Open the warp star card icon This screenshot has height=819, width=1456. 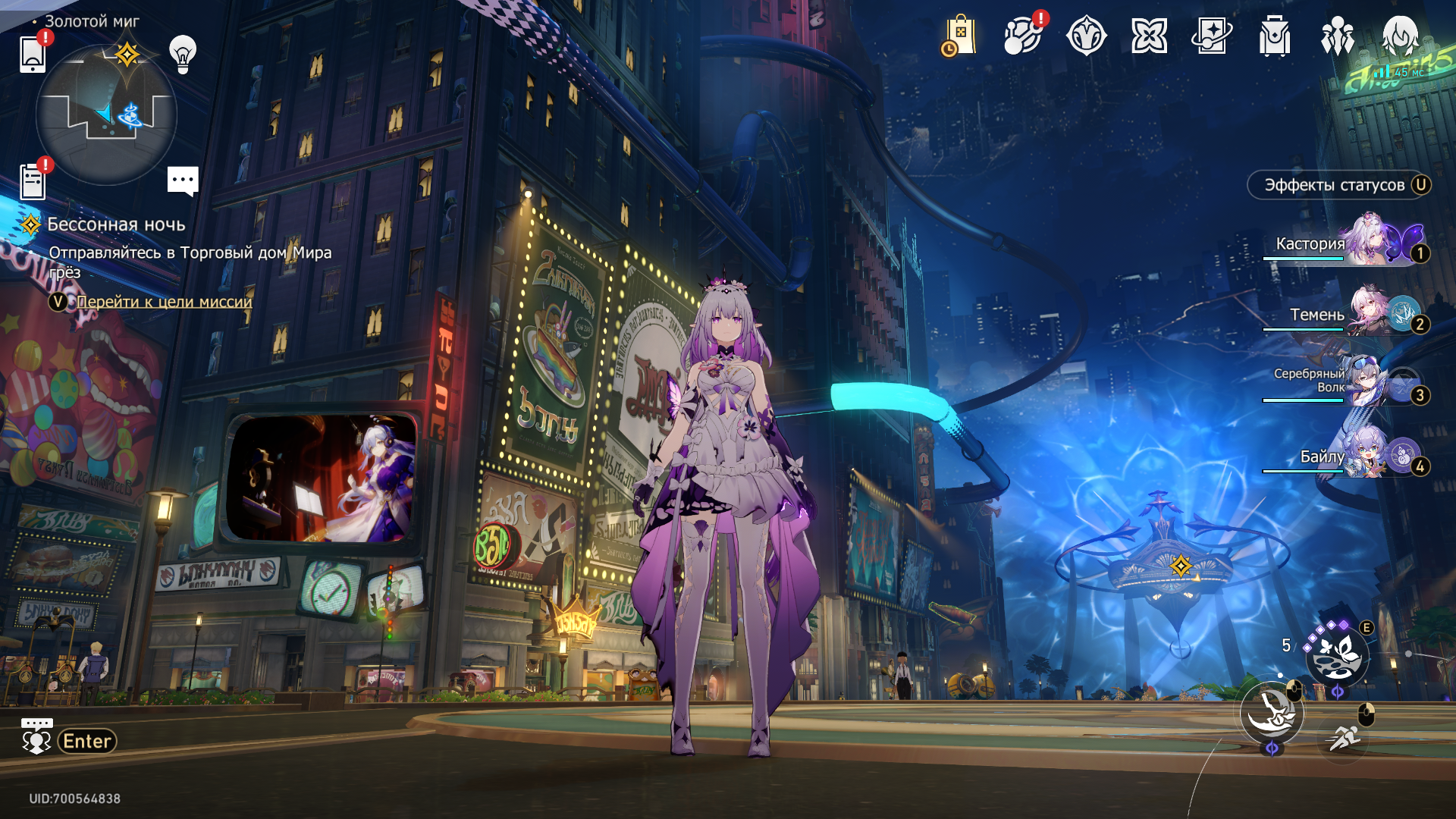click(1212, 36)
